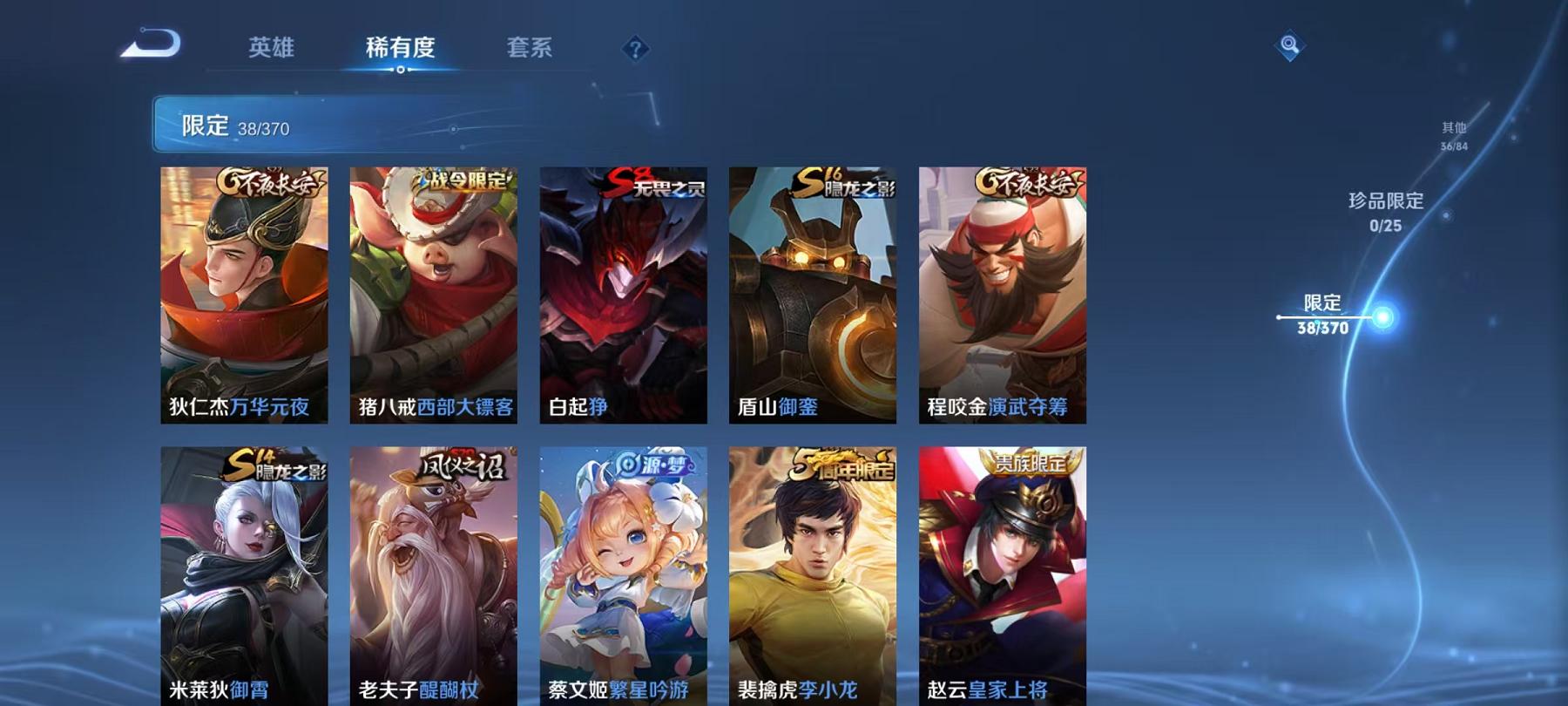1568x706 pixels.
Task: Switch to the 英雄 tab
Action: click(271, 50)
